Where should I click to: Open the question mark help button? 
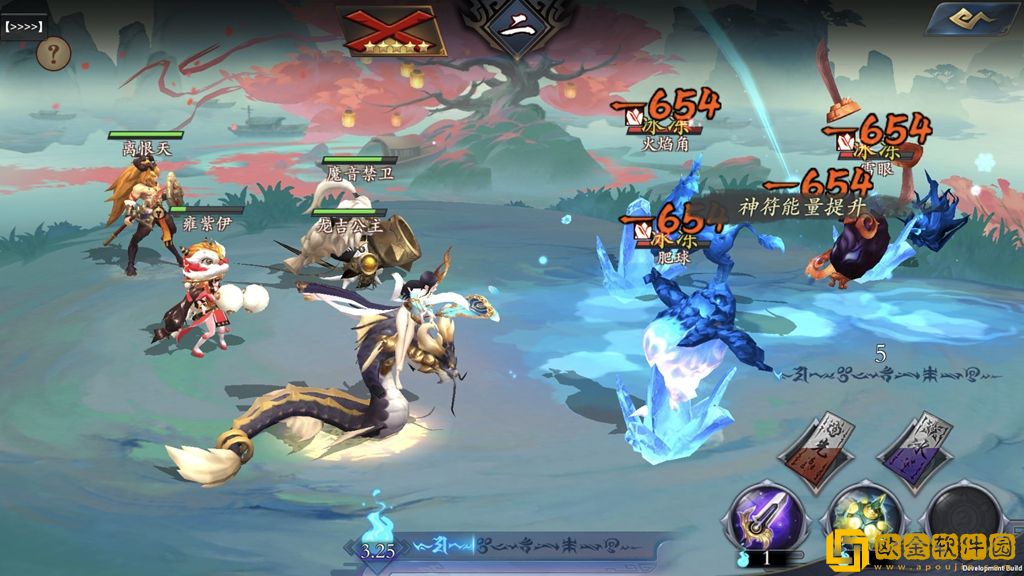pos(53,52)
